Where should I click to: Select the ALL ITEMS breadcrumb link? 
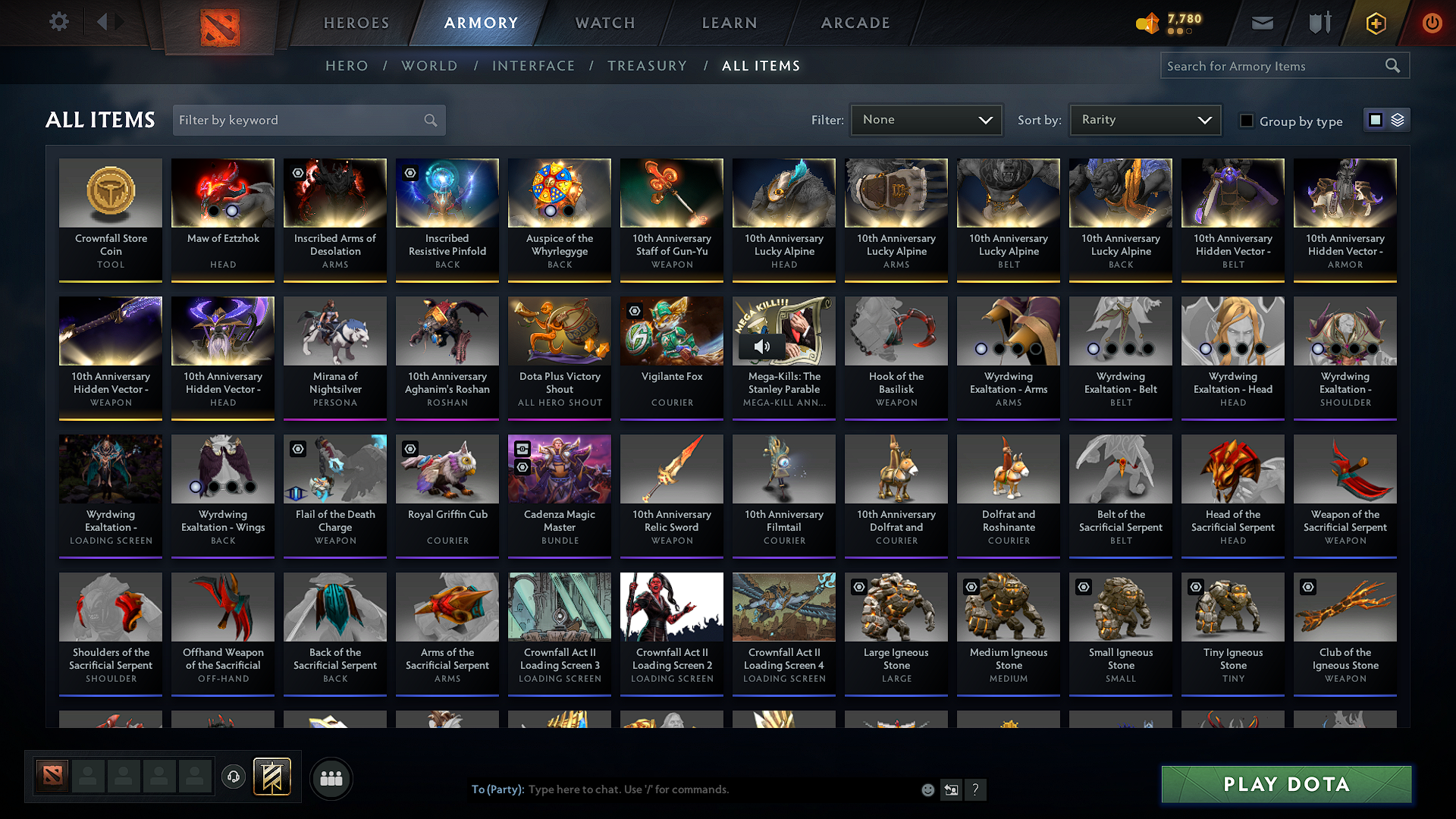pyautogui.click(x=763, y=66)
